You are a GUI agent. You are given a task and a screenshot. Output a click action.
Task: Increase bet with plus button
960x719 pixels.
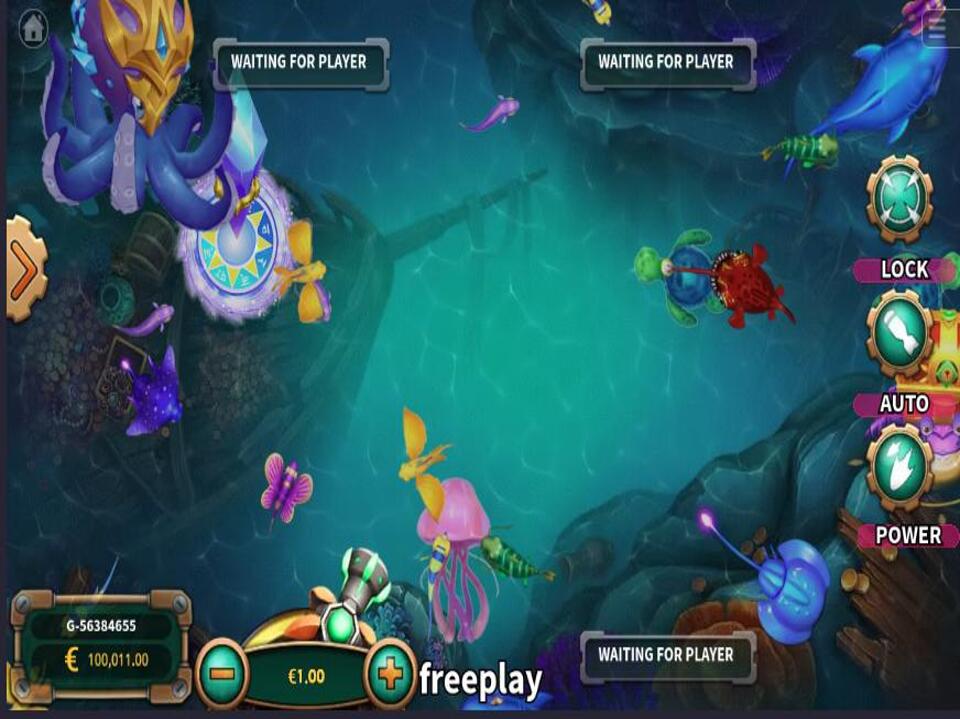[391, 675]
